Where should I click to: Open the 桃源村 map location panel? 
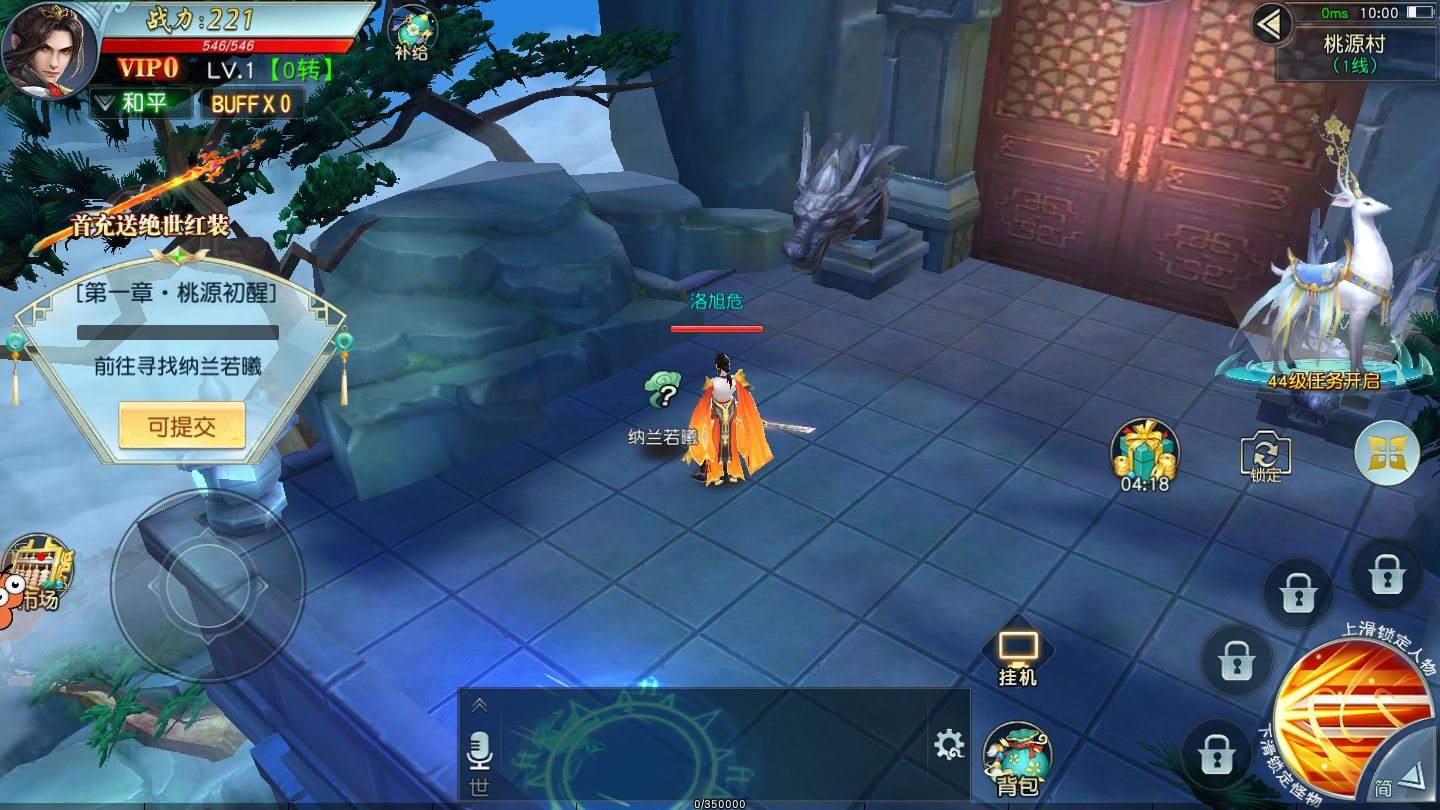1355,53
